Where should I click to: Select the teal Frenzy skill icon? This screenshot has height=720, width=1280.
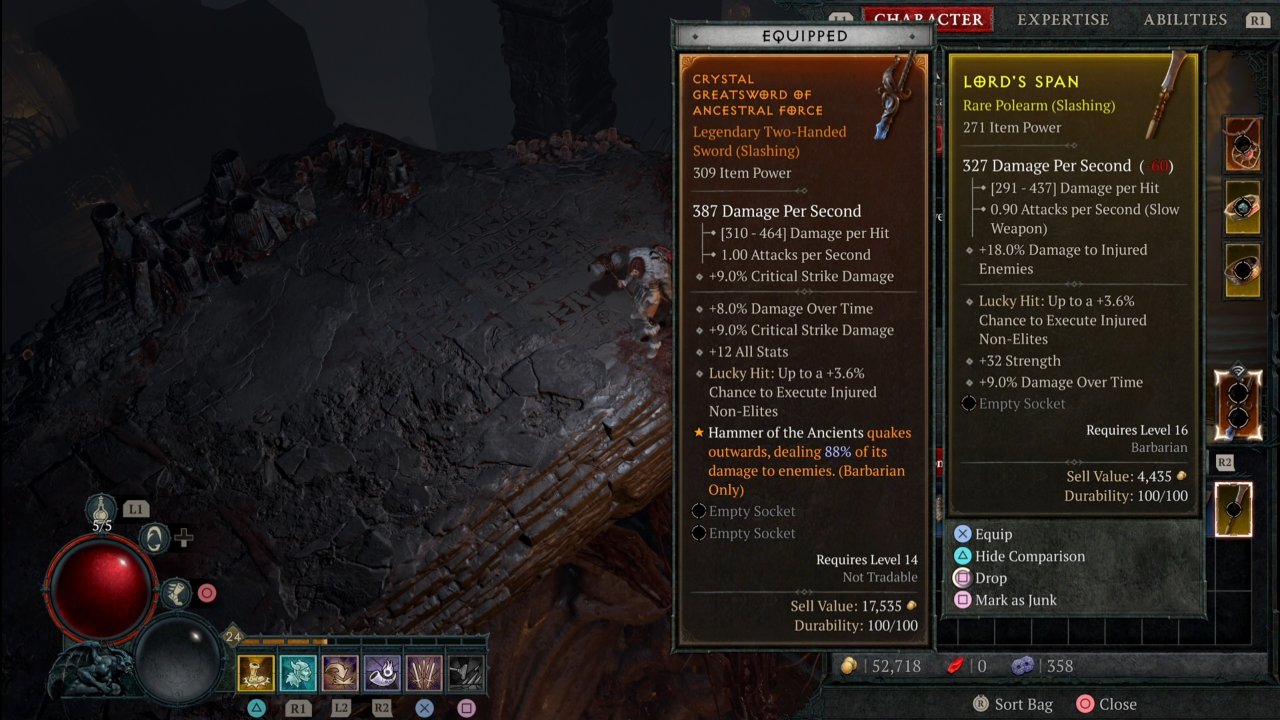[x=297, y=674]
